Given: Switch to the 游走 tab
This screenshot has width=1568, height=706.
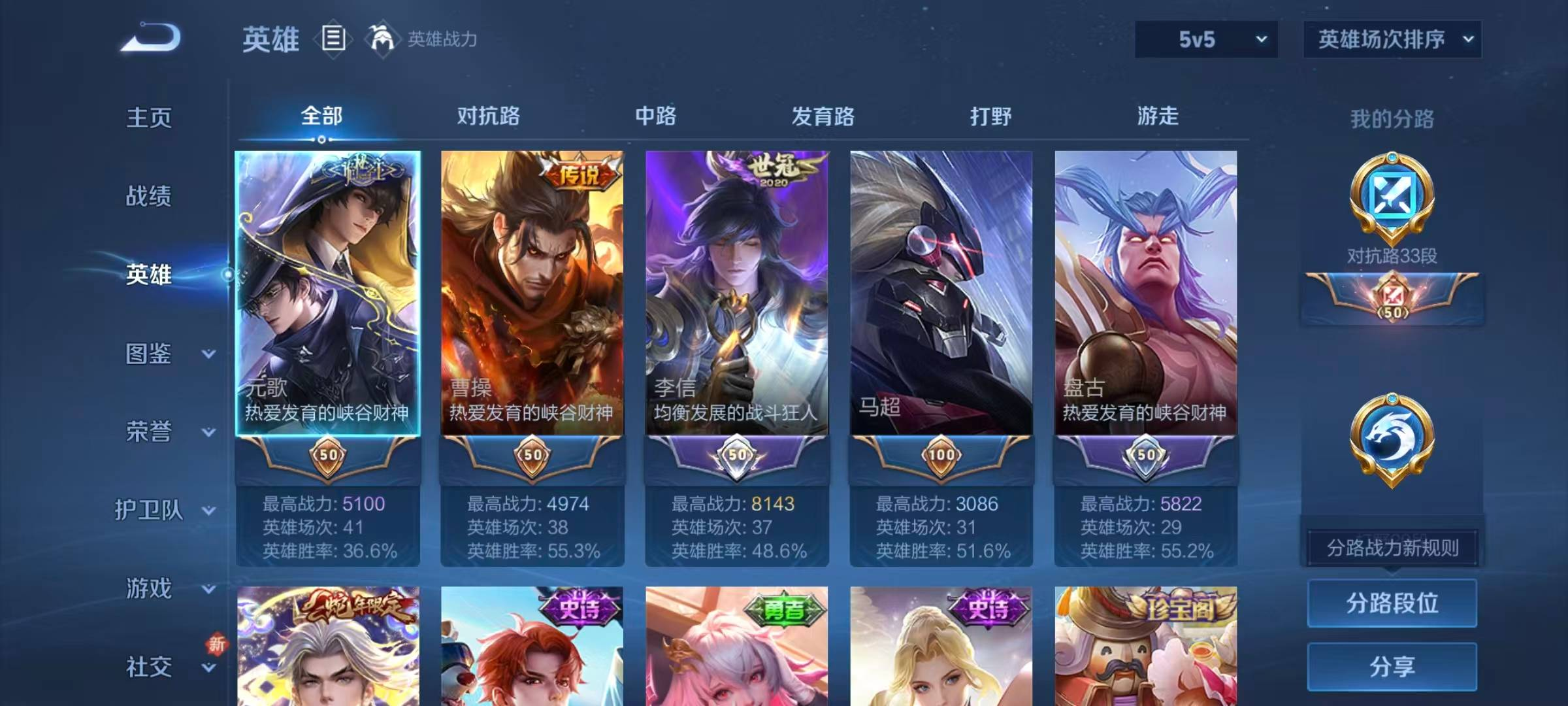Looking at the screenshot, I should pos(1158,118).
